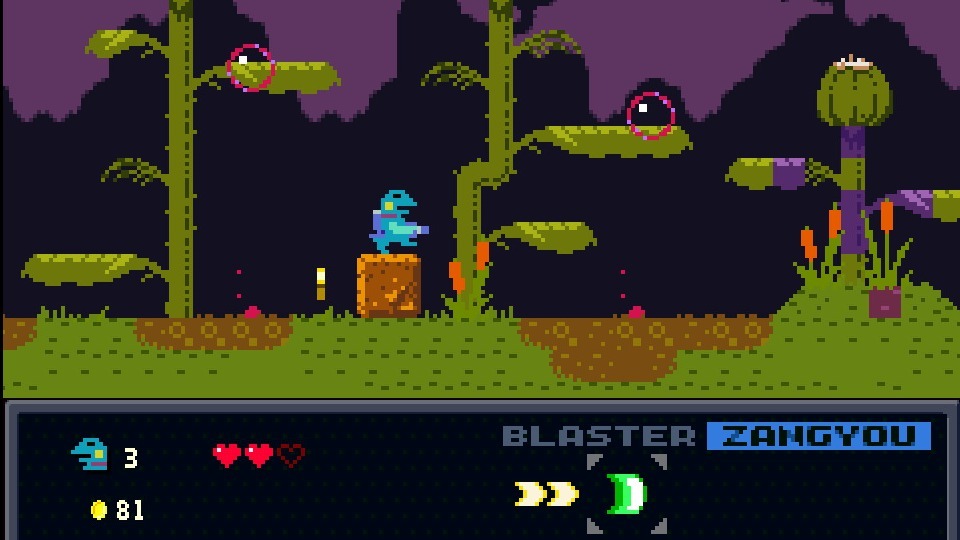Image resolution: width=960 pixels, height=540 pixels.
Task: Select the yellow arrow blaster weapon icon
Action: point(547,494)
